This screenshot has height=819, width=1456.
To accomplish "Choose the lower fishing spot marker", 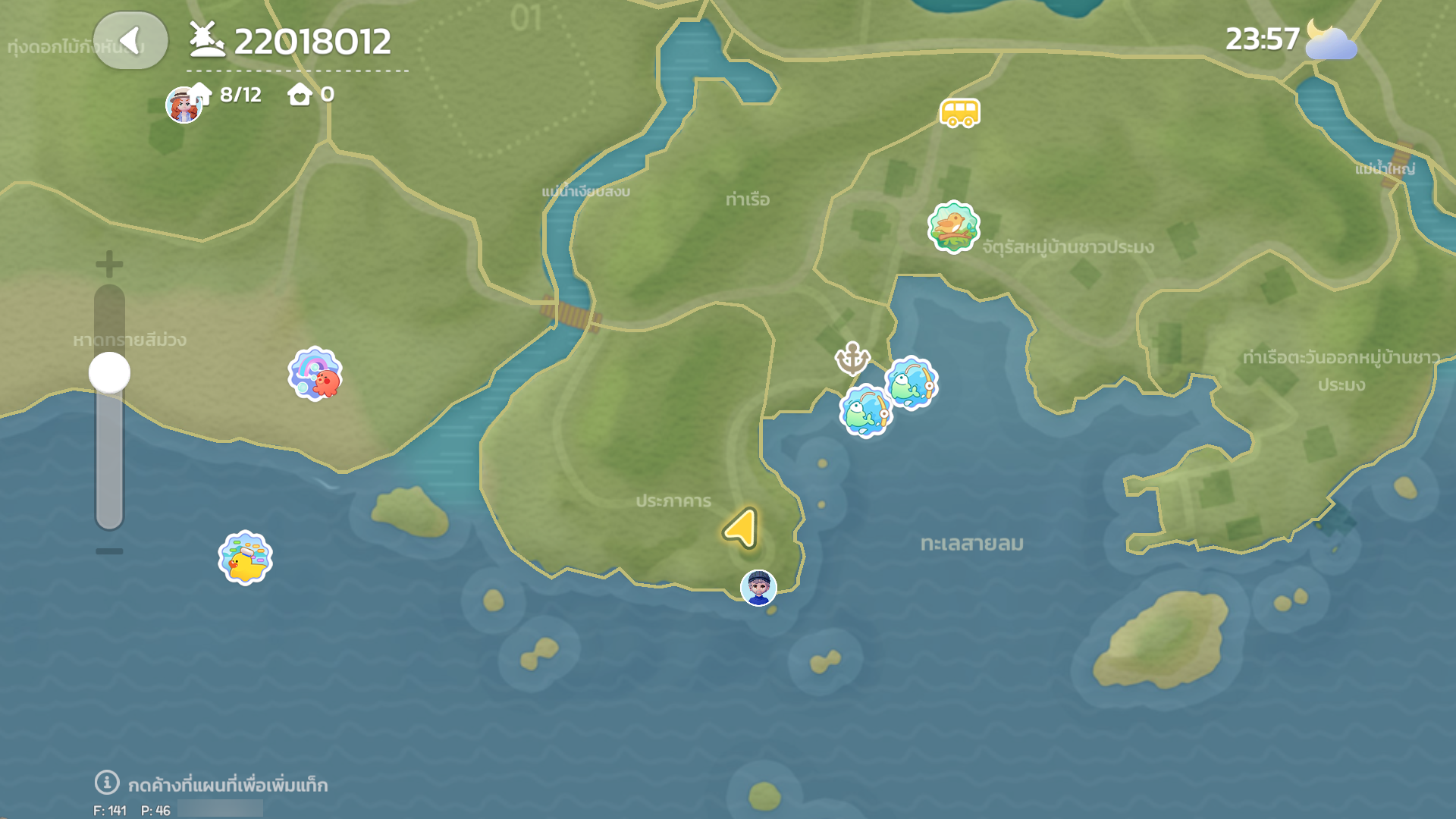I will tap(865, 412).
